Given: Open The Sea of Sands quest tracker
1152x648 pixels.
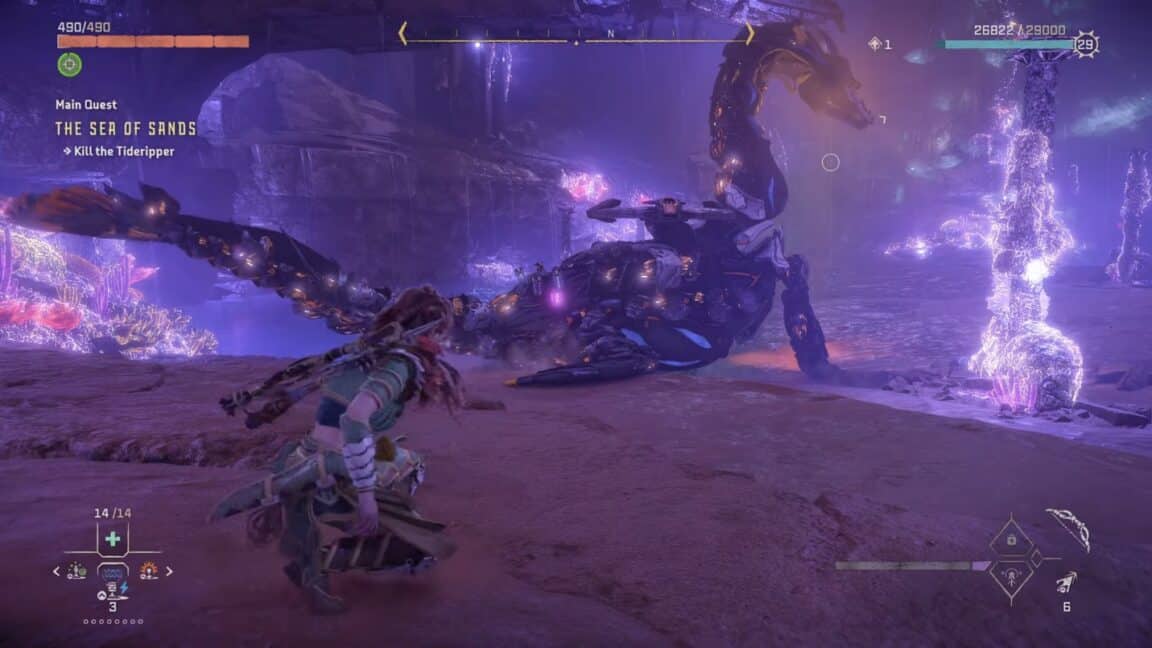Looking at the screenshot, I should (x=126, y=129).
